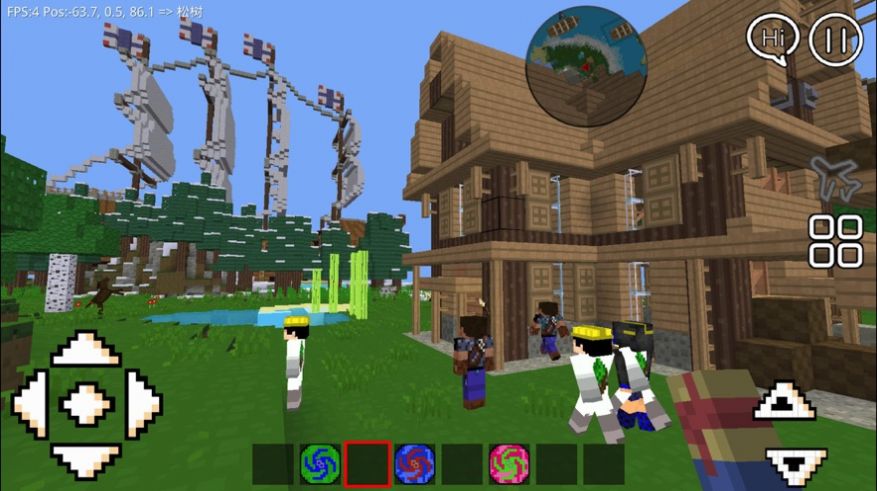Open the four-squares inventory grid

point(835,240)
